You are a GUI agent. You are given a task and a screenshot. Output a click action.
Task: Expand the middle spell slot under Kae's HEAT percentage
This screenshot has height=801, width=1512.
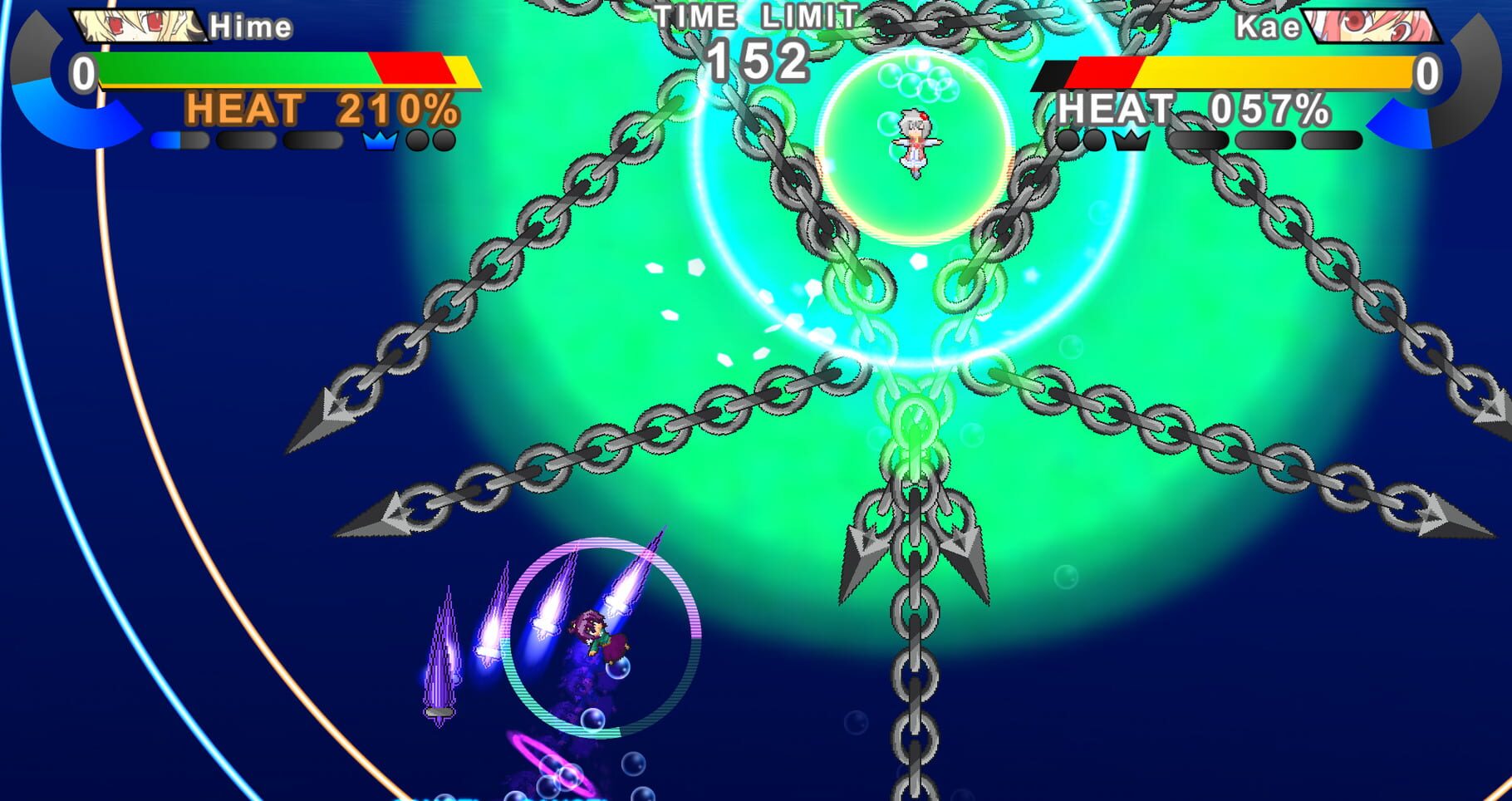coord(1264,140)
